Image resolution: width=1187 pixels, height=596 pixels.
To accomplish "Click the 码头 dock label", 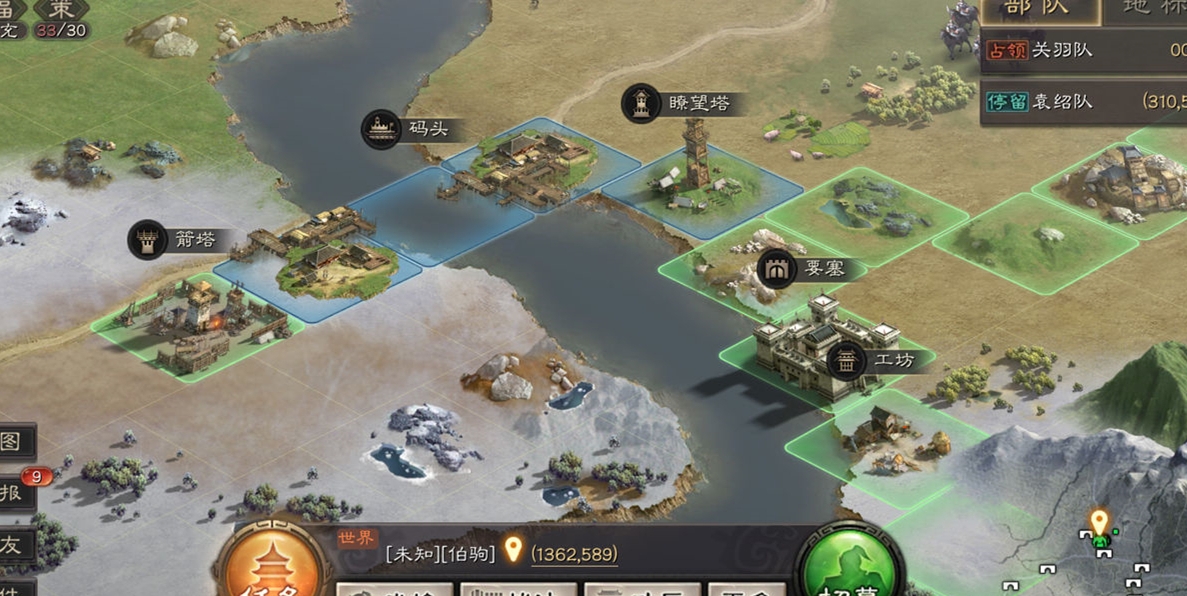I will (418, 129).
